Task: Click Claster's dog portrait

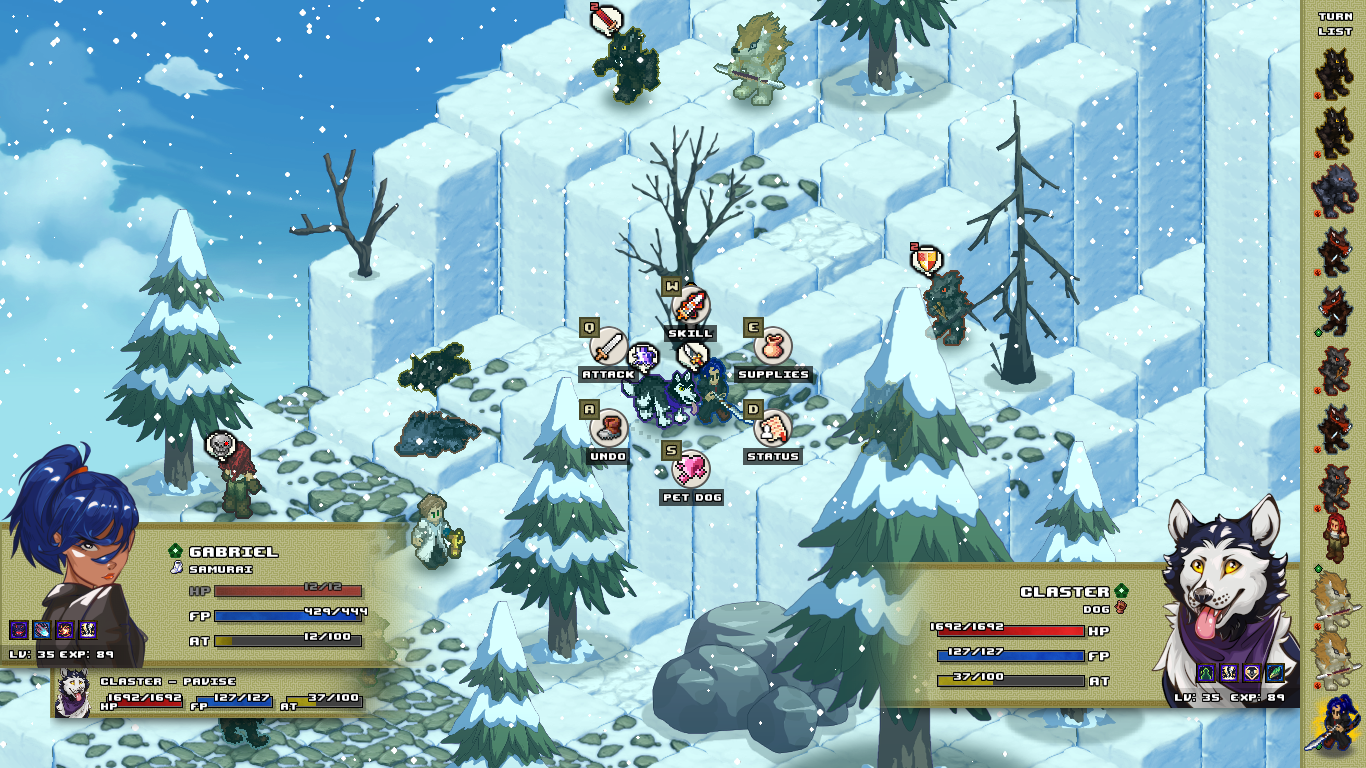Action: 1230,600
